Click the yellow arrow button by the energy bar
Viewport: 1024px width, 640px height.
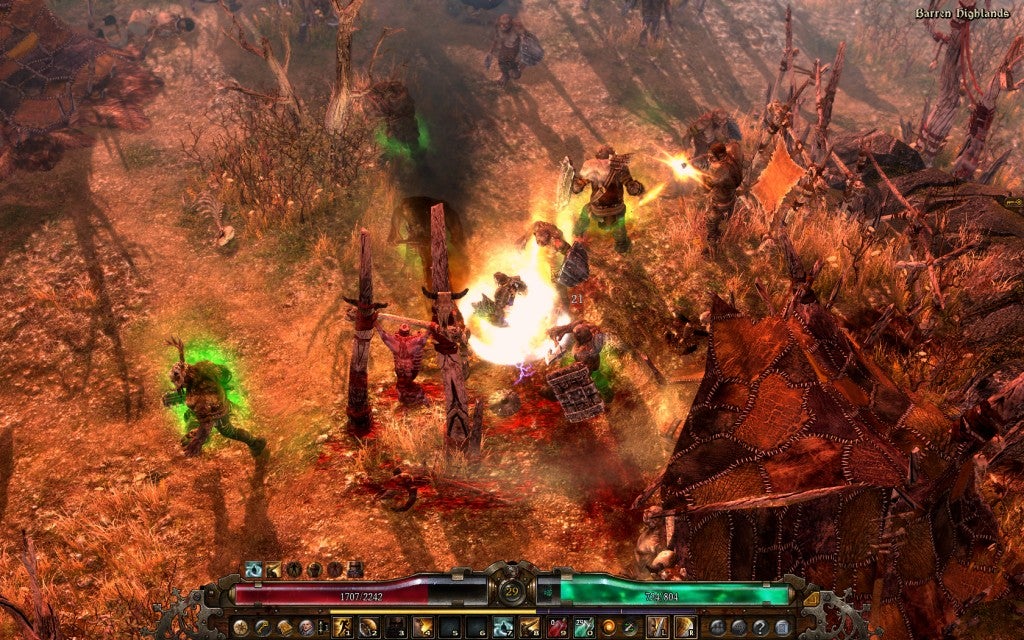click(811, 598)
